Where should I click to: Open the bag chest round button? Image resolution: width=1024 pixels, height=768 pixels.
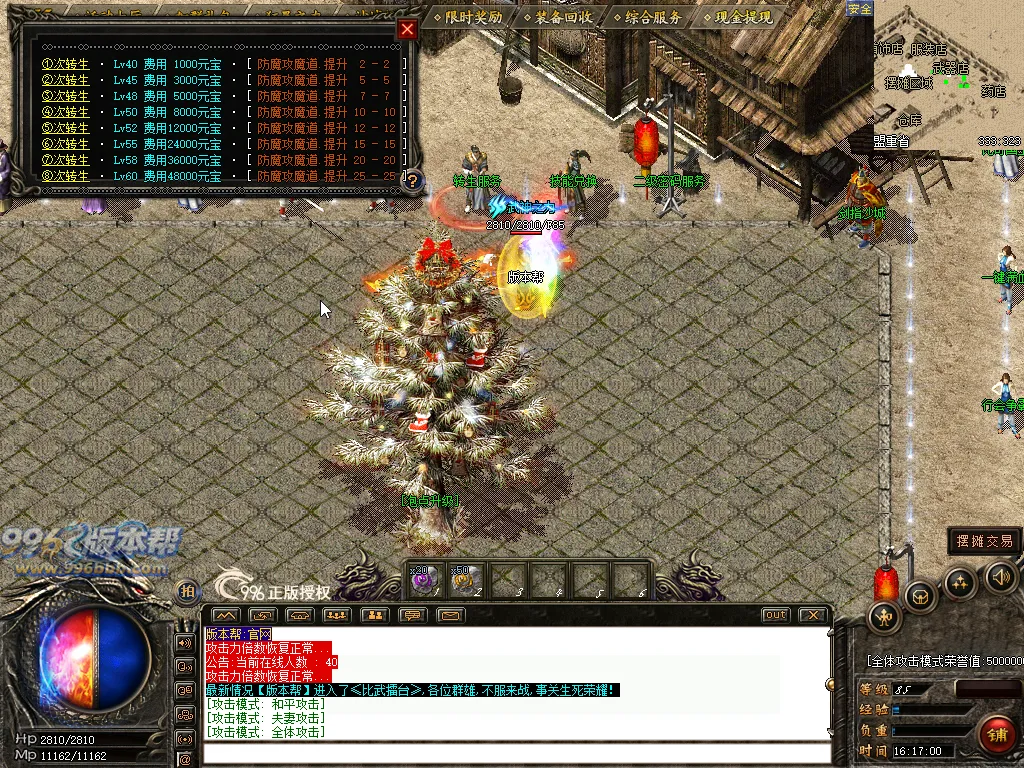pos(921,595)
